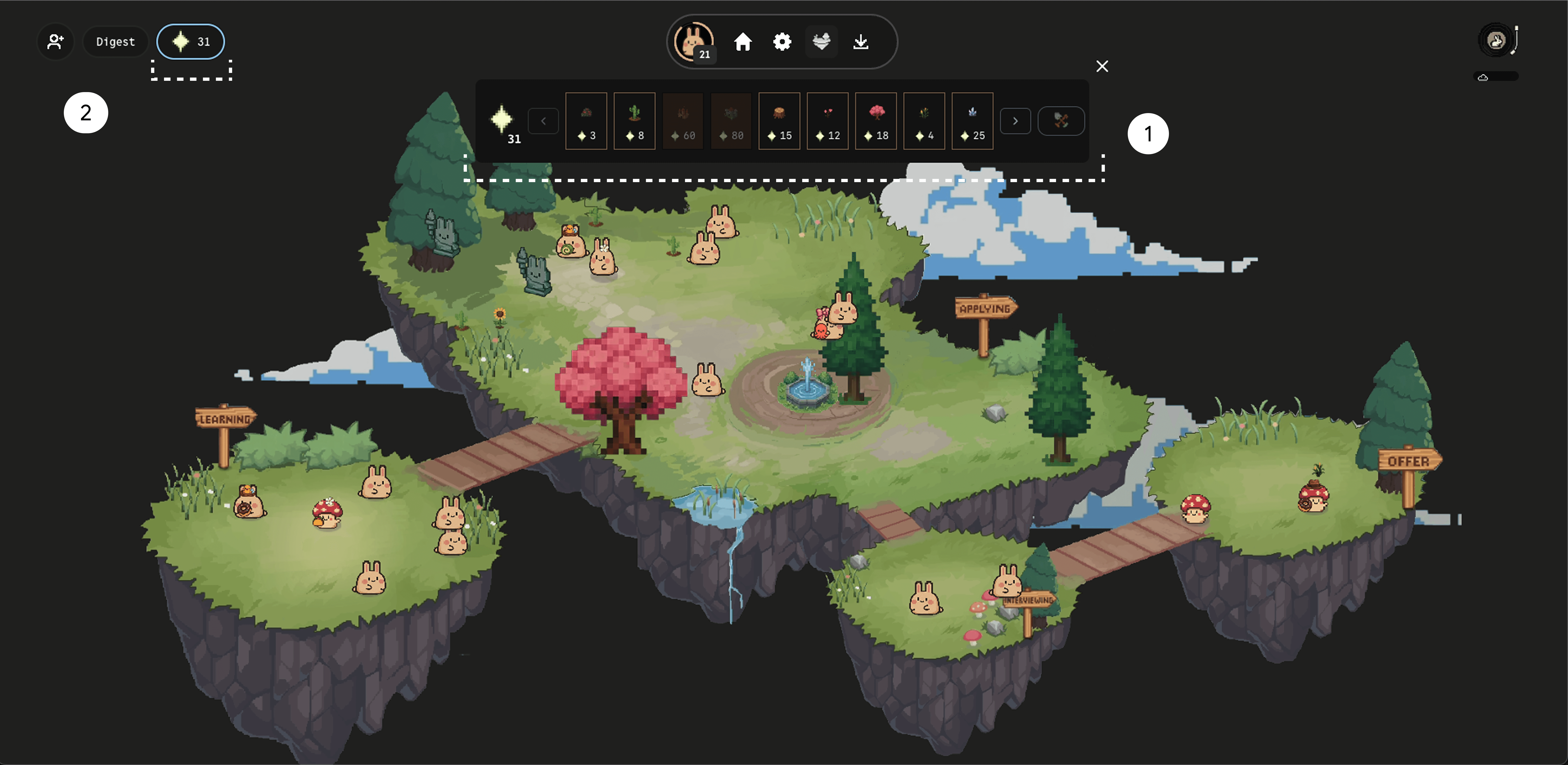The image size is (1568, 765).
Task: Choose the tree stump costing 15
Action: click(x=779, y=121)
